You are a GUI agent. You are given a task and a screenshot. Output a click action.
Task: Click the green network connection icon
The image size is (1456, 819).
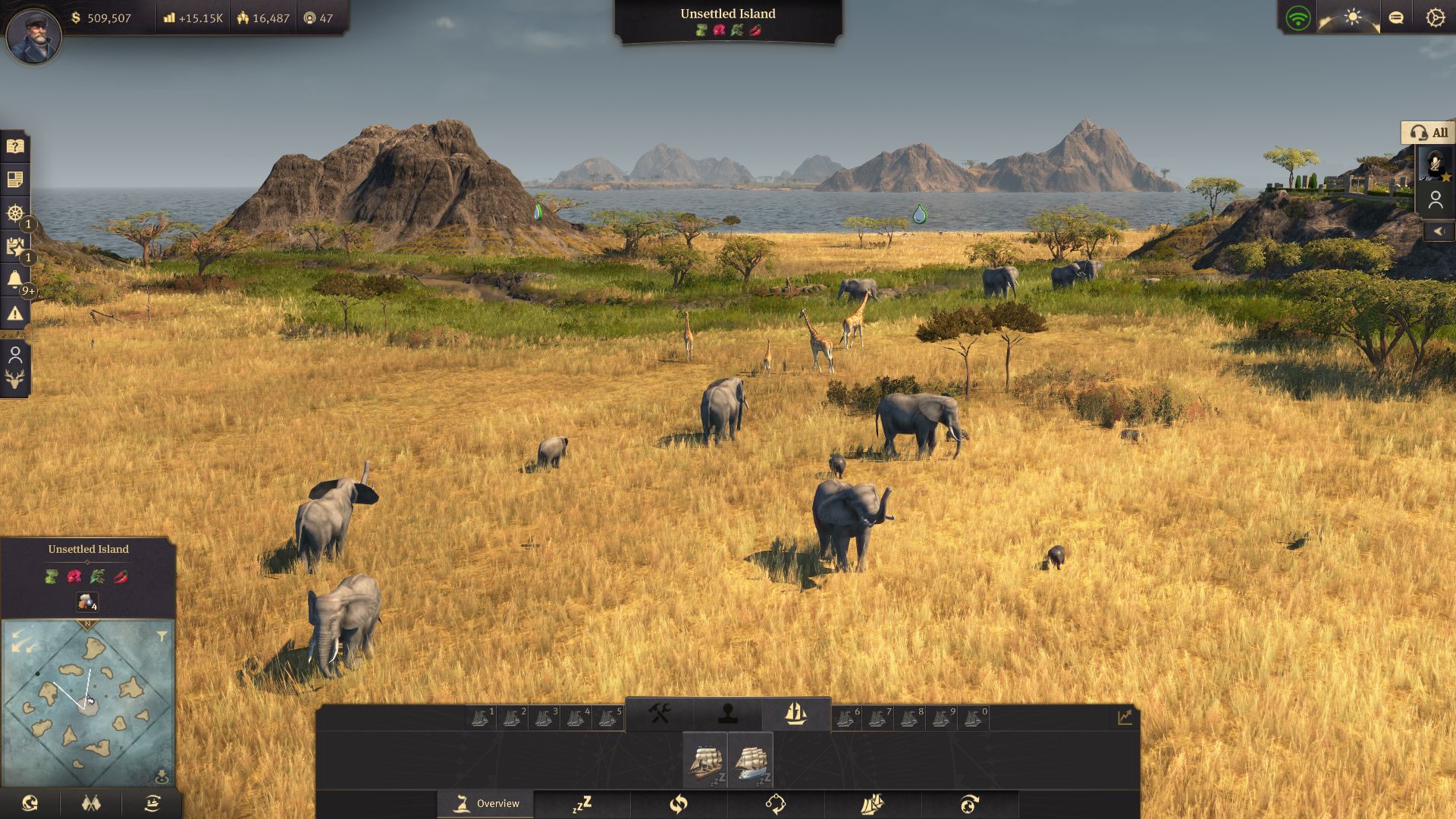click(1298, 18)
